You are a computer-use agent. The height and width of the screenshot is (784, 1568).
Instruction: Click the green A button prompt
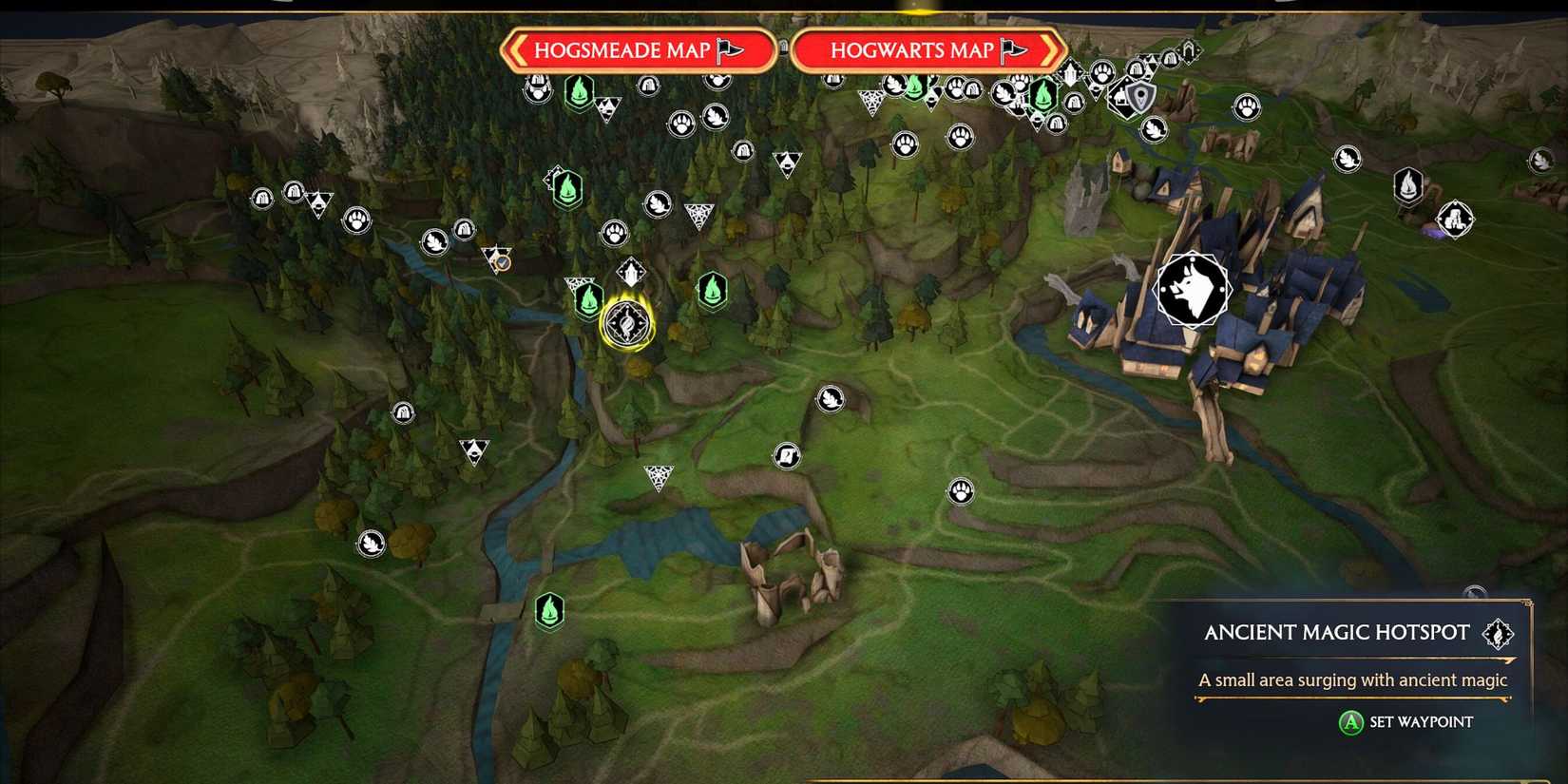[1349, 722]
